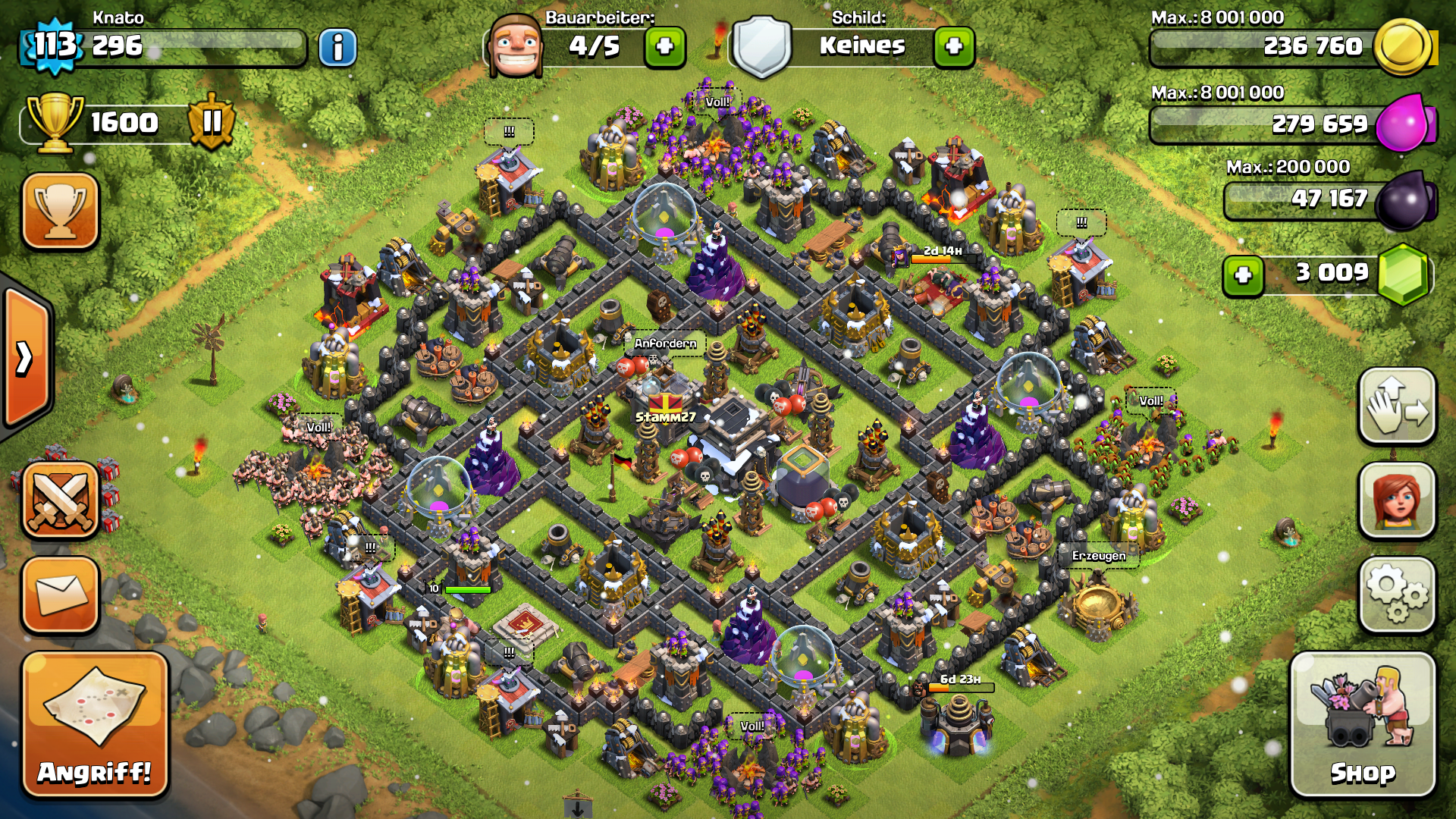This screenshot has width=1456, height=819.
Task: Open the red-haired villager profile button
Action: (x=1397, y=500)
